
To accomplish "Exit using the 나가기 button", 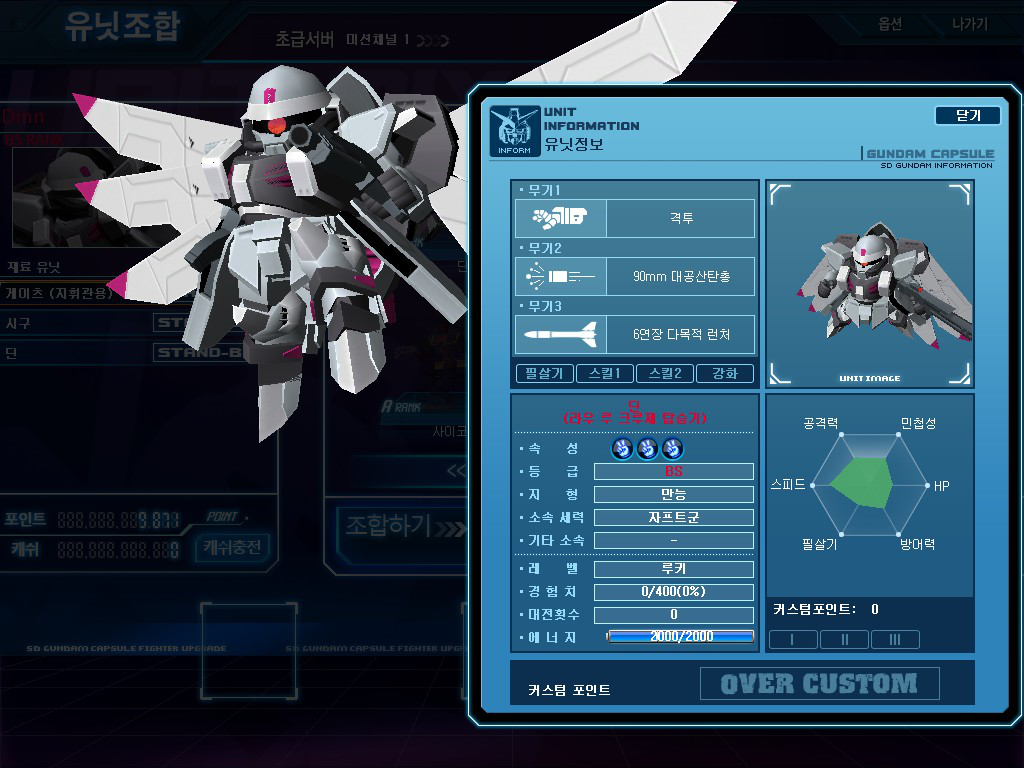I will (x=969, y=24).
